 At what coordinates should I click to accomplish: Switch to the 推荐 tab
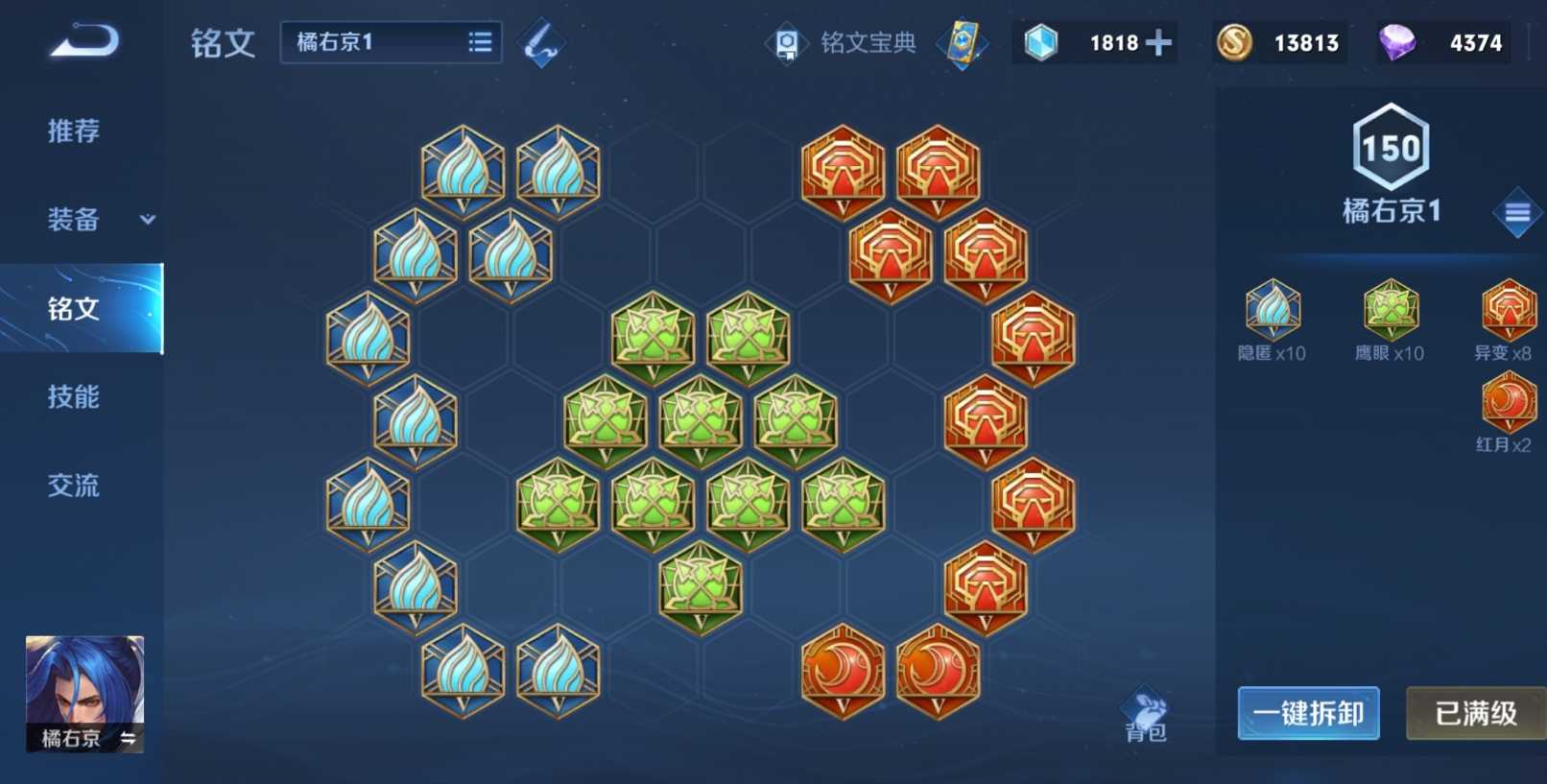click(x=72, y=131)
